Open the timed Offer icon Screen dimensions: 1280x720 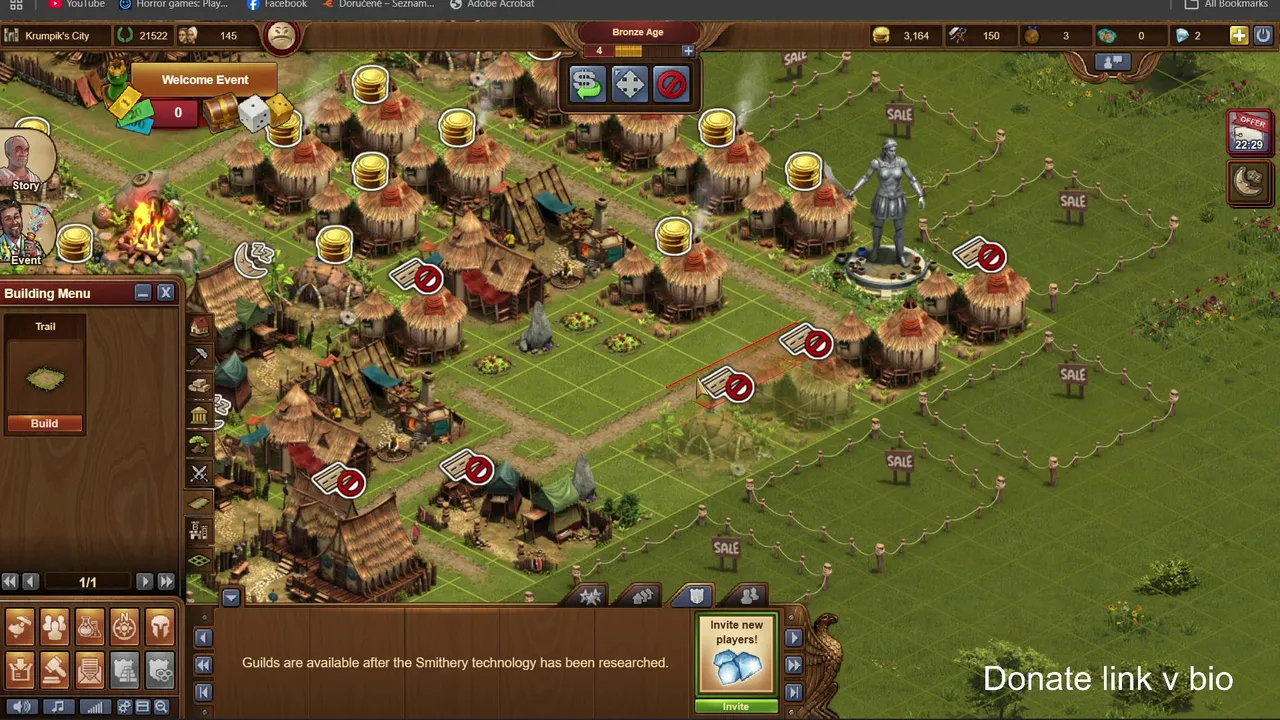1249,133
